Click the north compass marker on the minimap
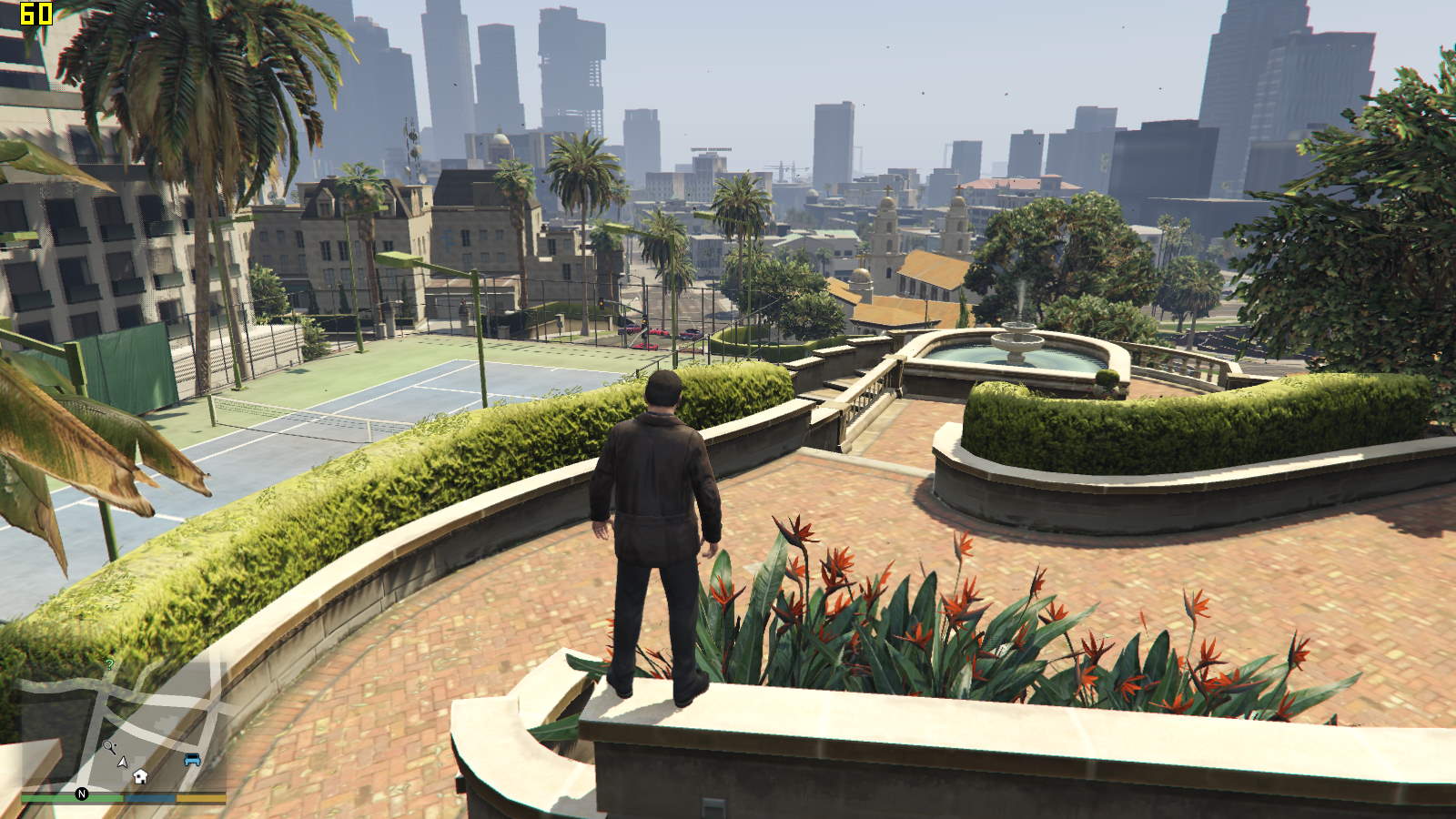The height and width of the screenshot is (819, 1456). tap(81, 794)
